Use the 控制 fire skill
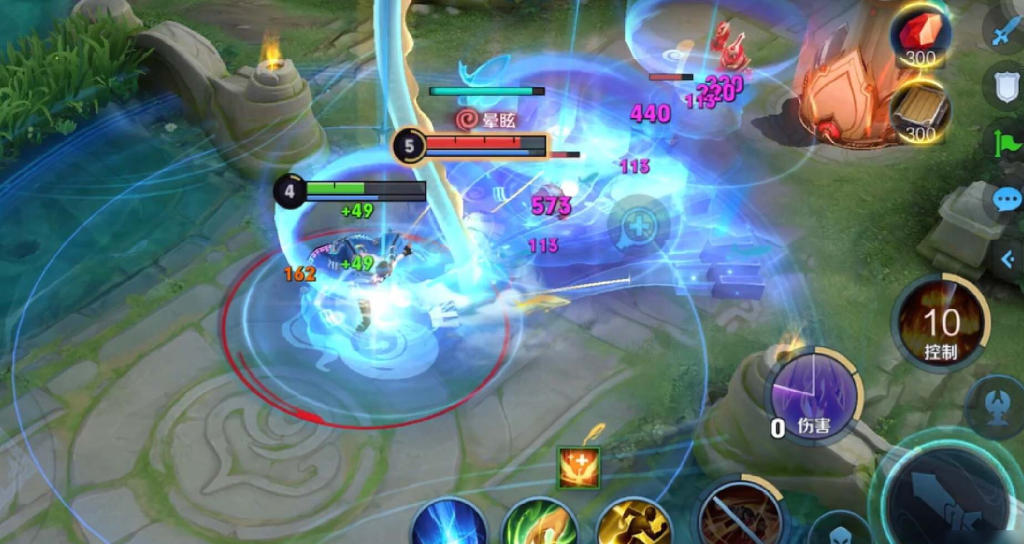1024x544 pixels. point(941,323)
